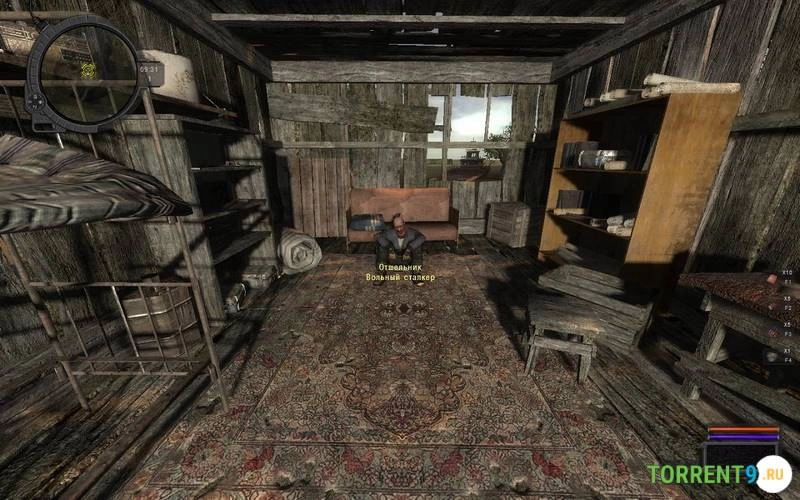
Task: Select the yellow marker on the minimap
Action: coord(88,70)
